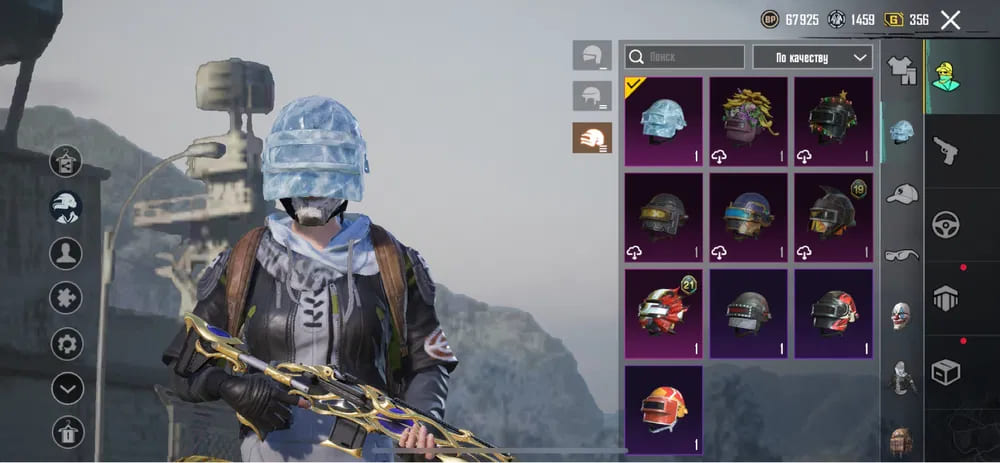The width and height of the screenshot is (1000, 463).
Task: Click the gear settings icon
Action: click(67, 345)
